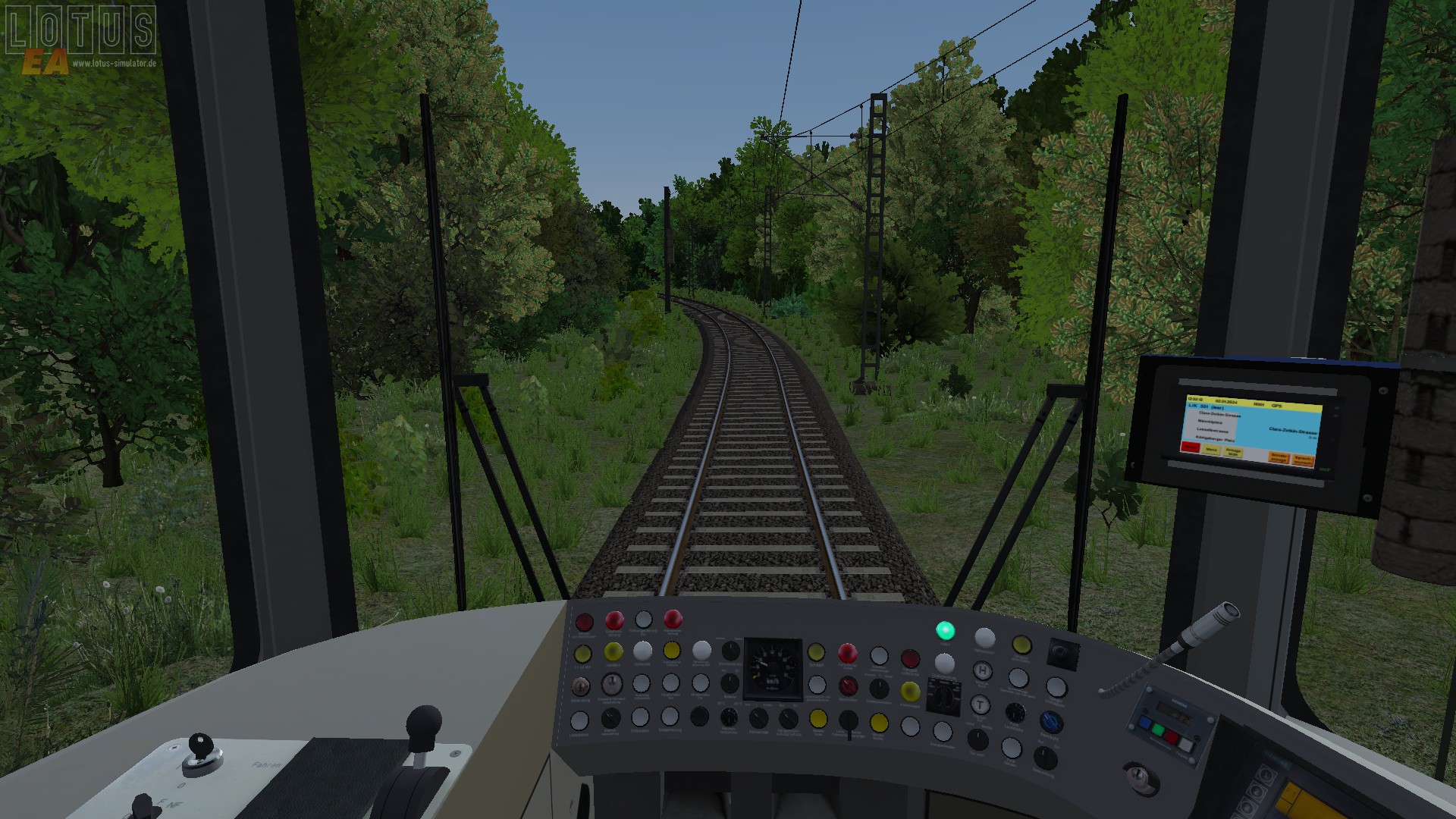
Task: Click the round T button on the dashboard
Action: (980, 704)
